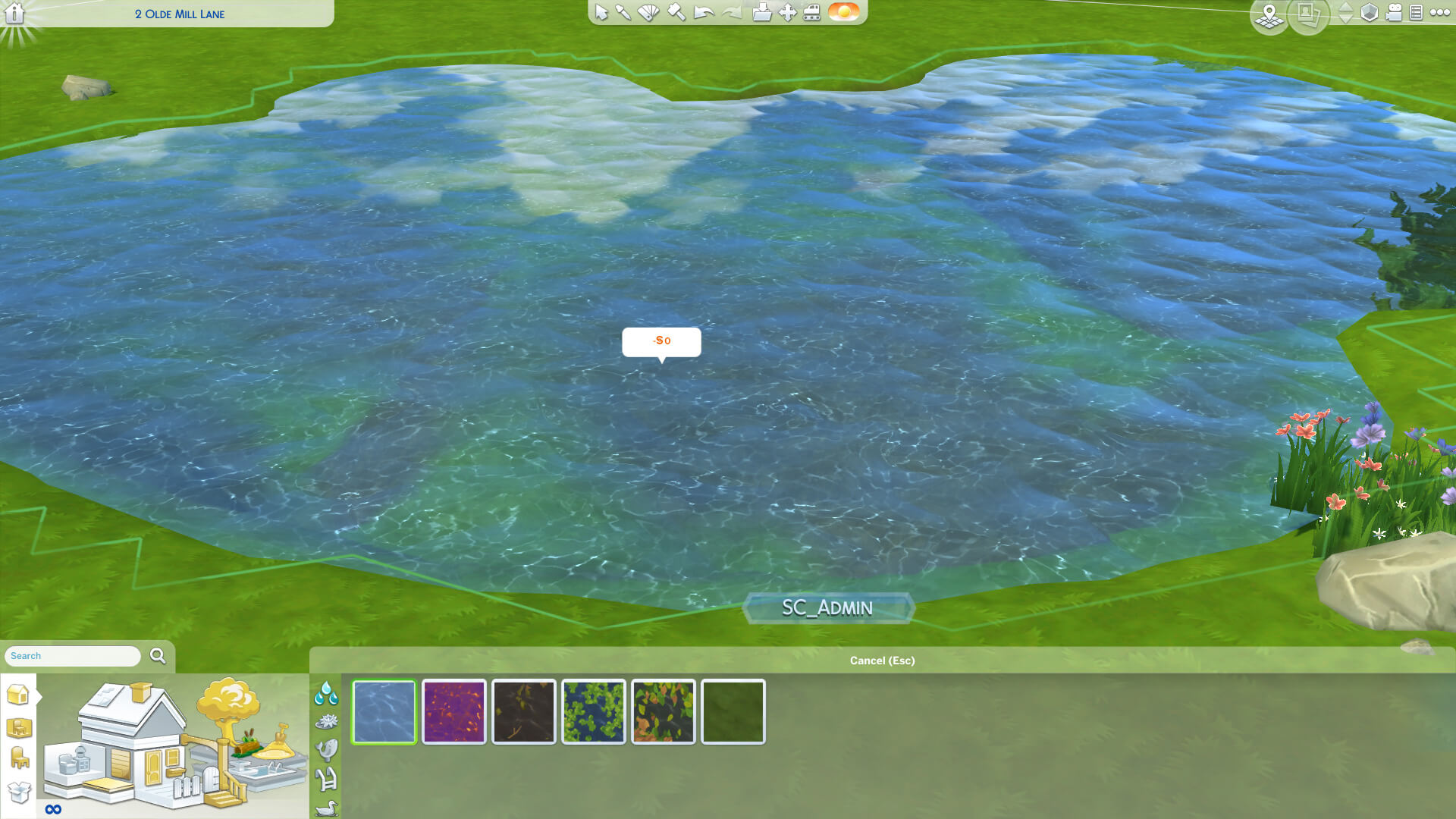This screenshot has width=1456, height=819.
Task: Save lot to library folder icon
Action: tap(762, 13)
